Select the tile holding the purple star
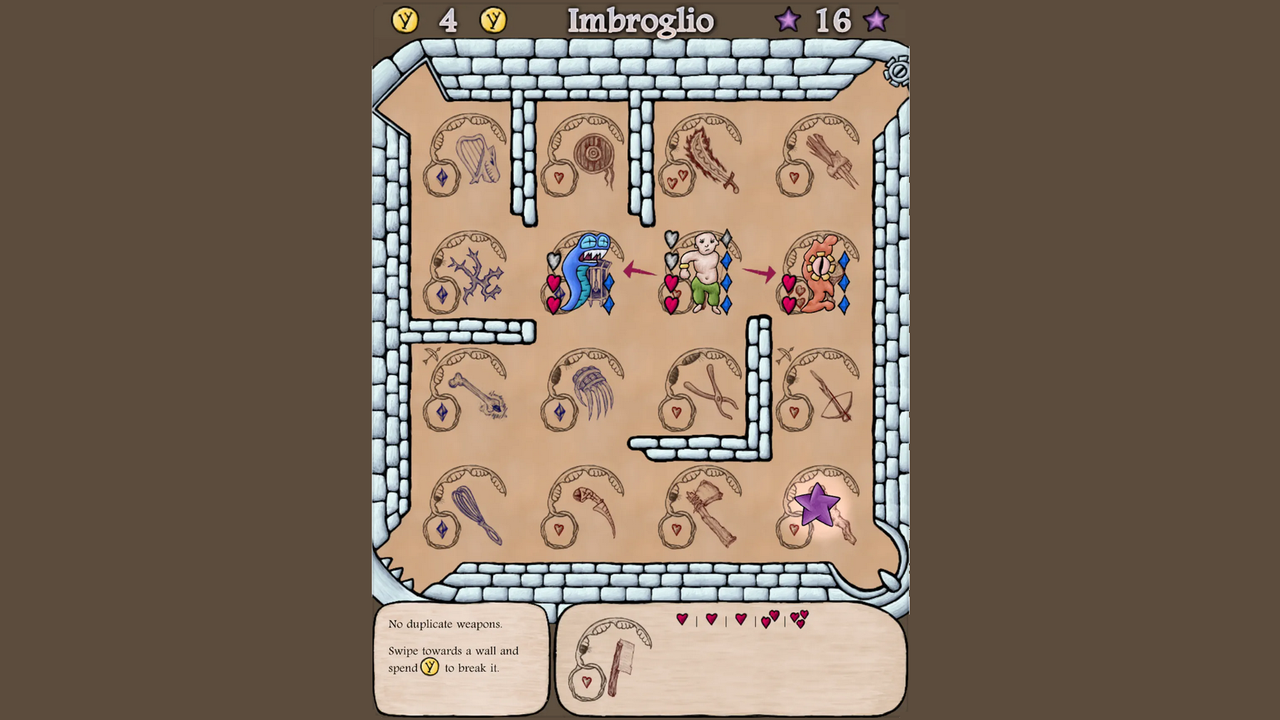 (819, 507)
